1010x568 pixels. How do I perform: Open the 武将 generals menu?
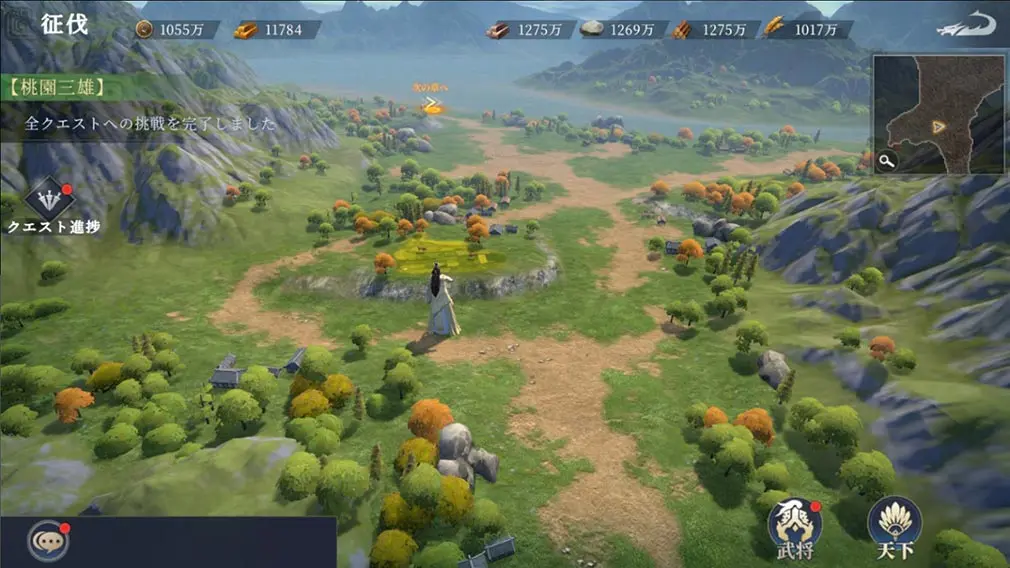[x=794, y=521]
